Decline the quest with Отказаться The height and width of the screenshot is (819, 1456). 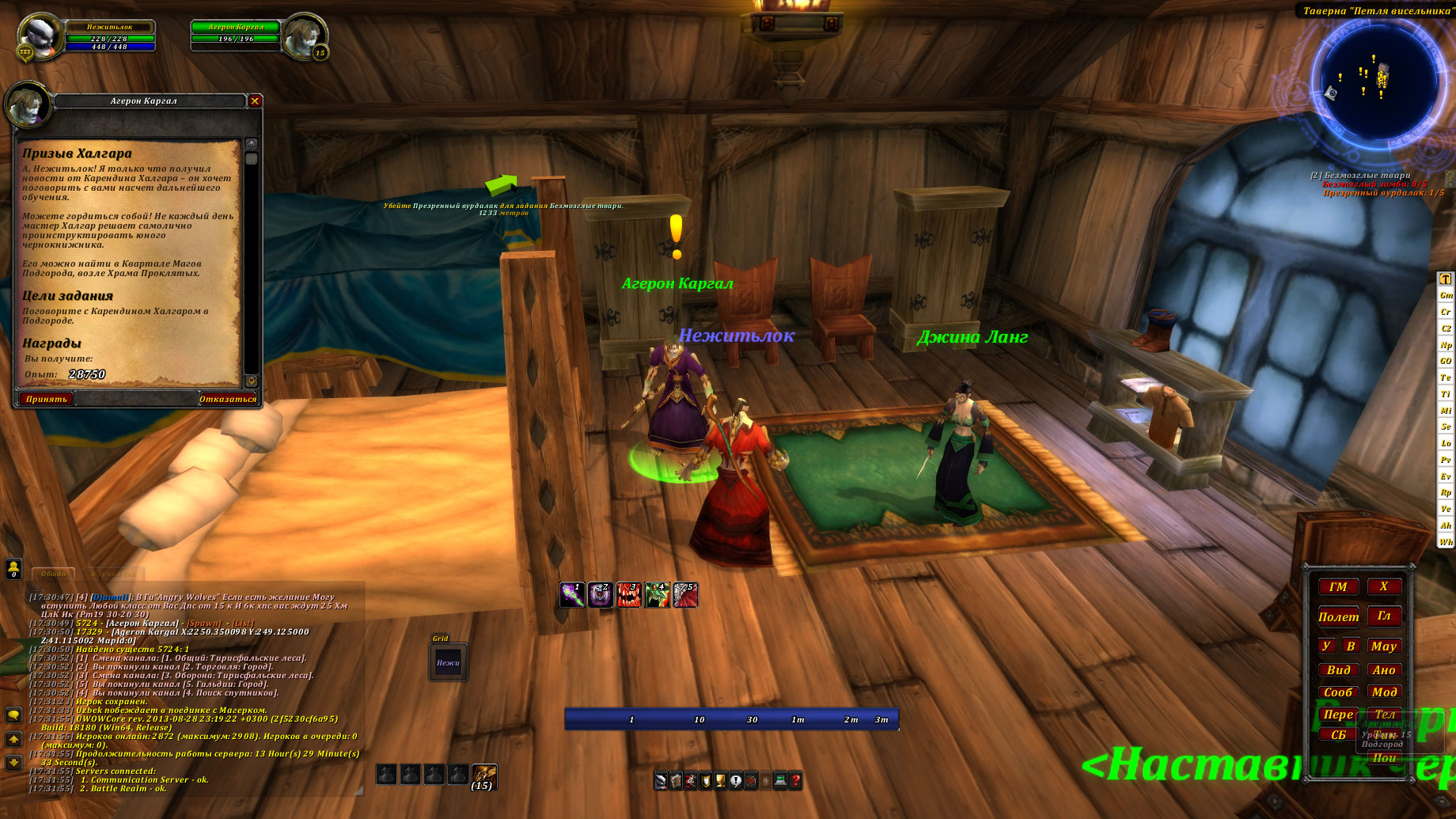227,399
